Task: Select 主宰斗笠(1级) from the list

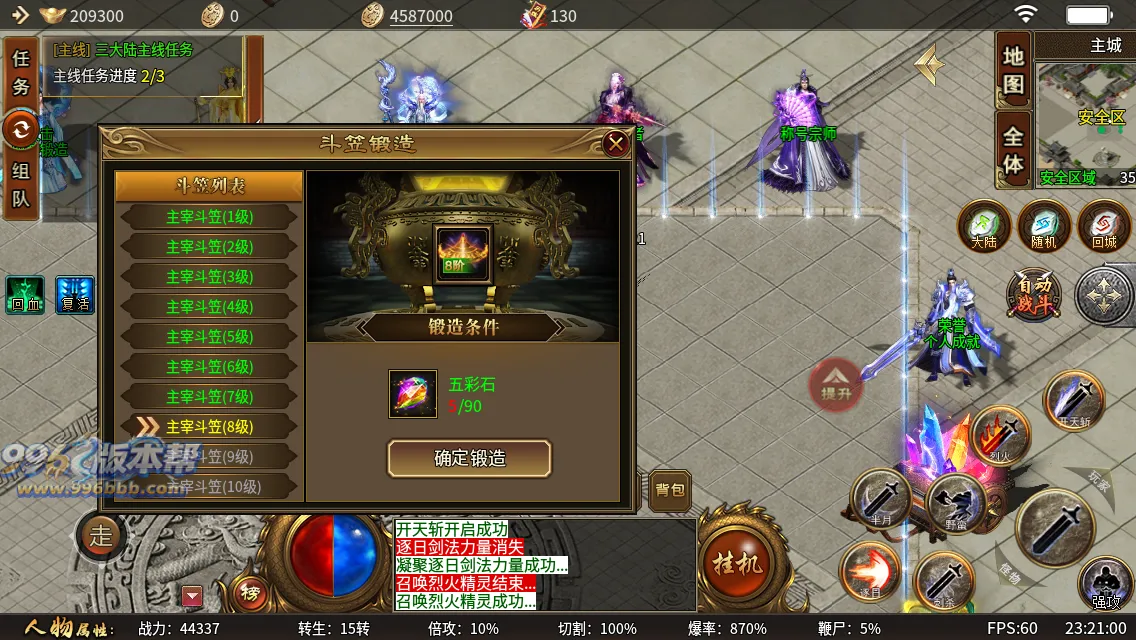Action: coord(209,217)
